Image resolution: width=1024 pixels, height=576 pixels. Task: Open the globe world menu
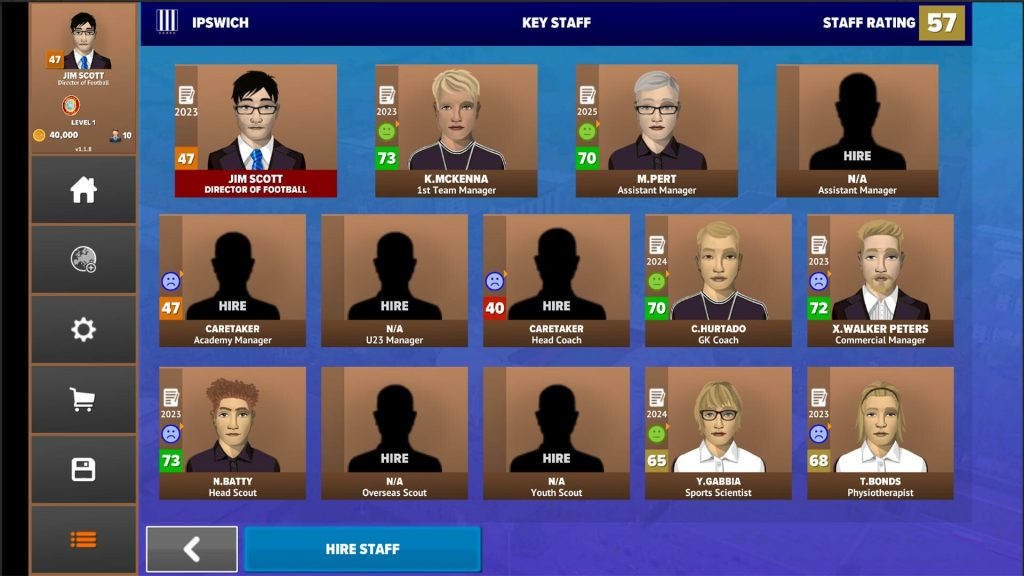(83, 260)
